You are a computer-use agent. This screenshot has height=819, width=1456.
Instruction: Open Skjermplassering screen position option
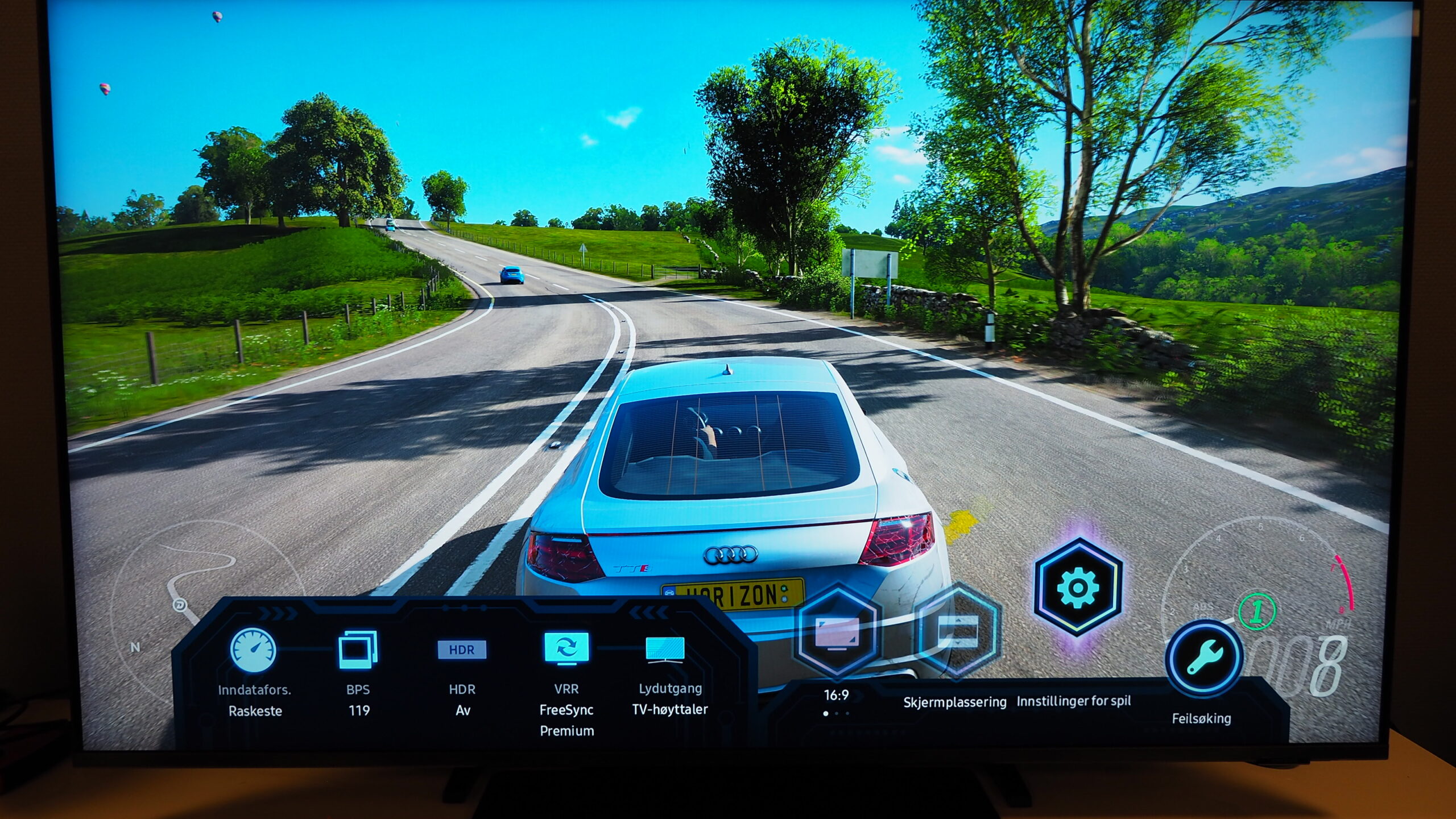click(957, 630)
